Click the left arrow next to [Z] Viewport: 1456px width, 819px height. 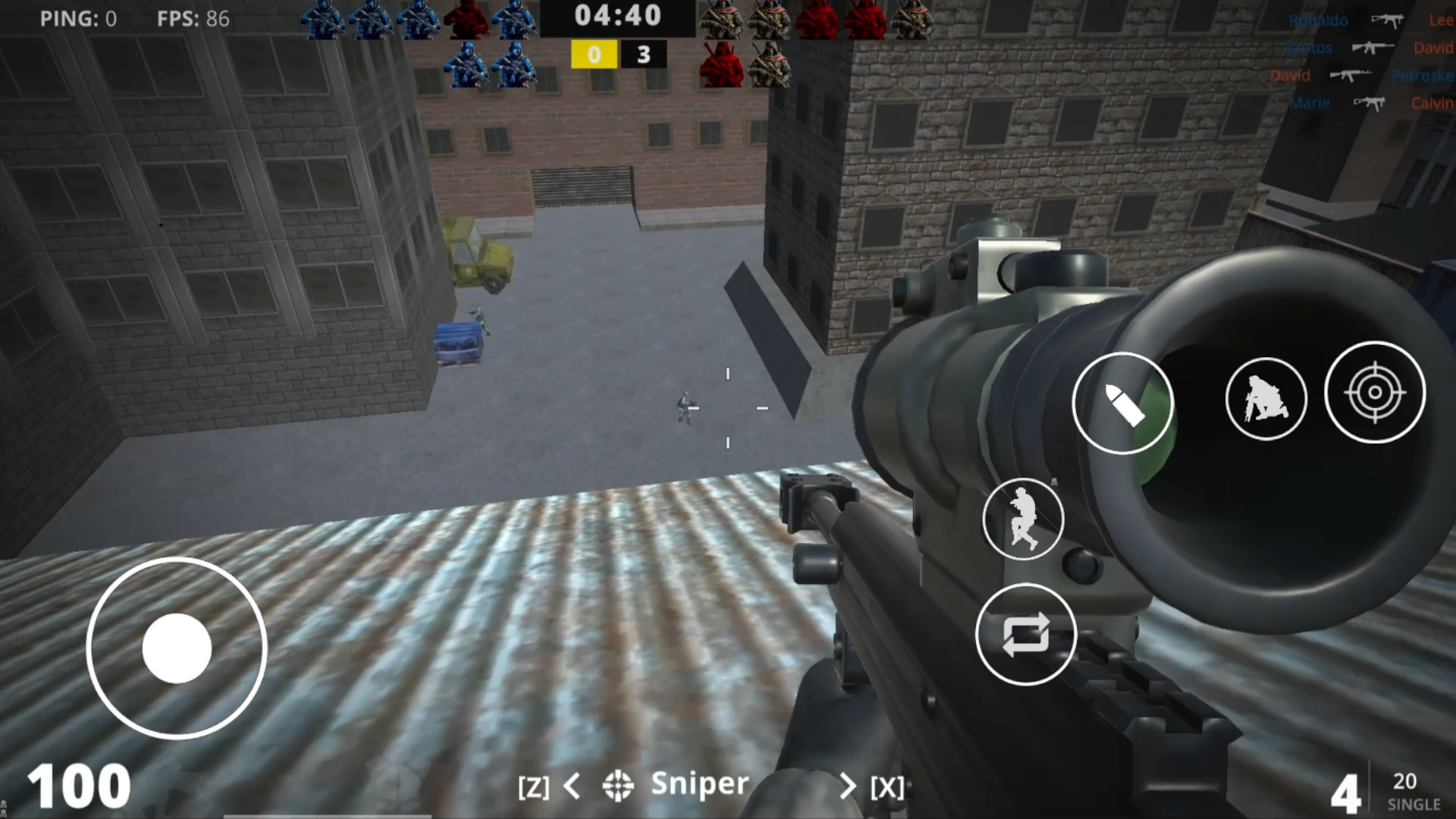coord(573,786)
